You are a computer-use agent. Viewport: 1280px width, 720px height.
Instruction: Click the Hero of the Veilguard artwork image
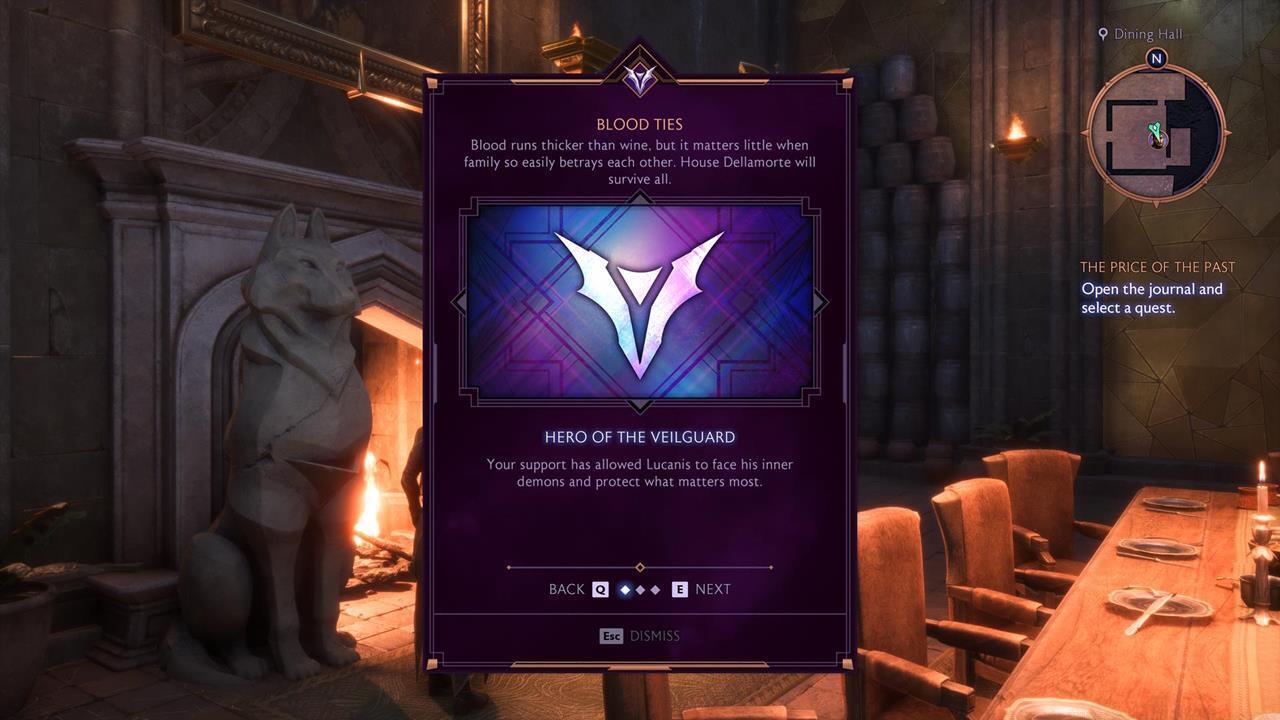click(x=639, y=300)
